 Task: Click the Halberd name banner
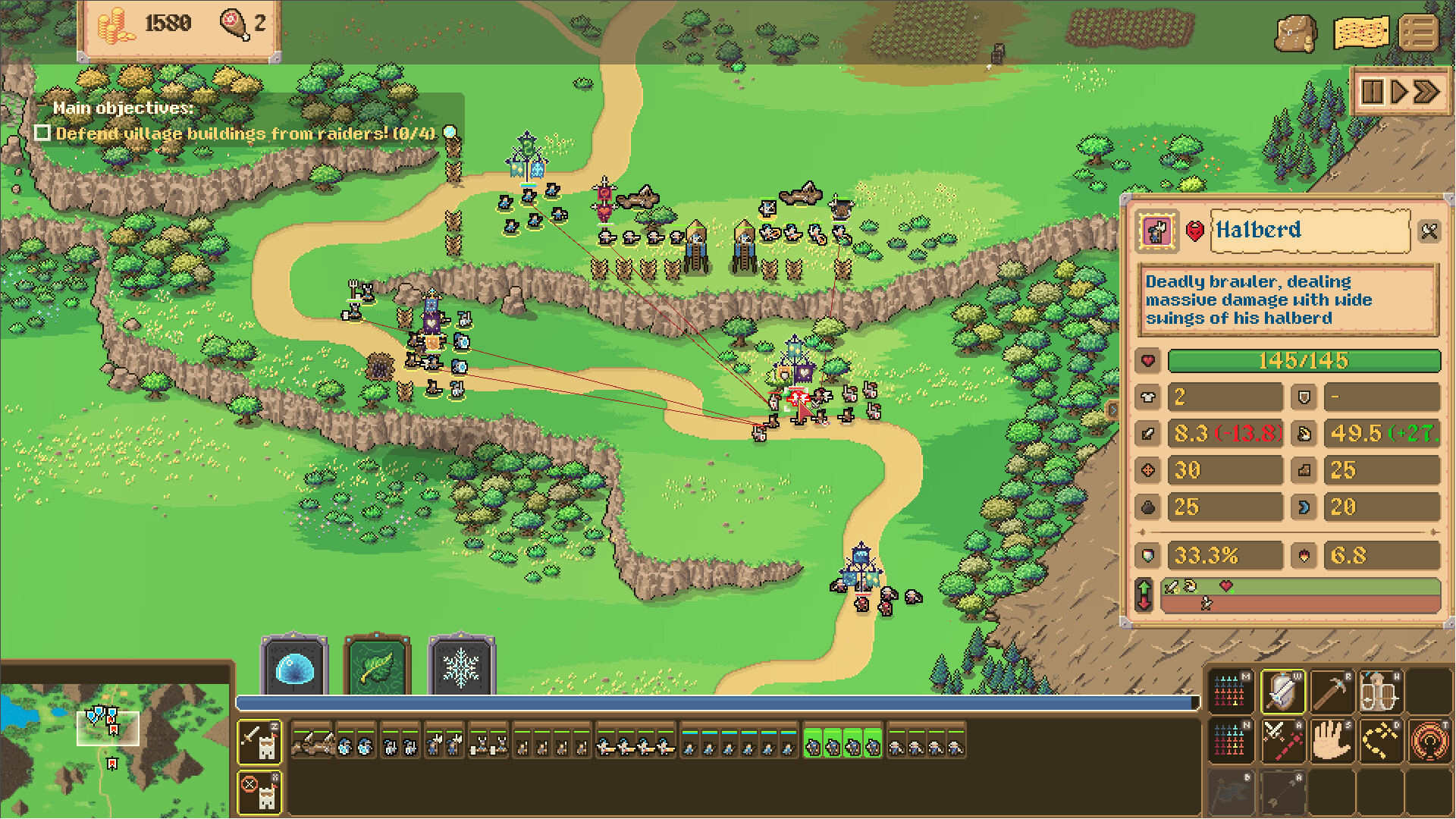point(1311,231)
